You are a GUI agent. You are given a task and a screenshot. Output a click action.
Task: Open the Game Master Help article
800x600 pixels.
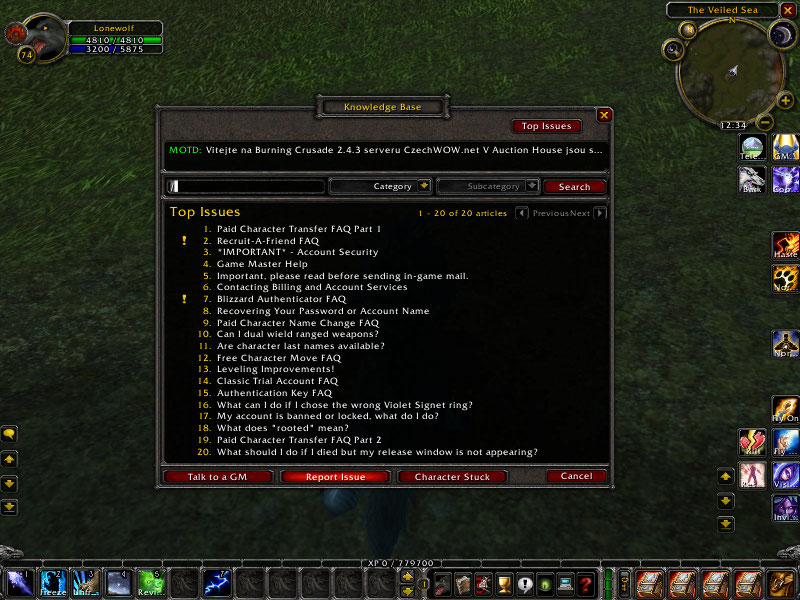262,264
